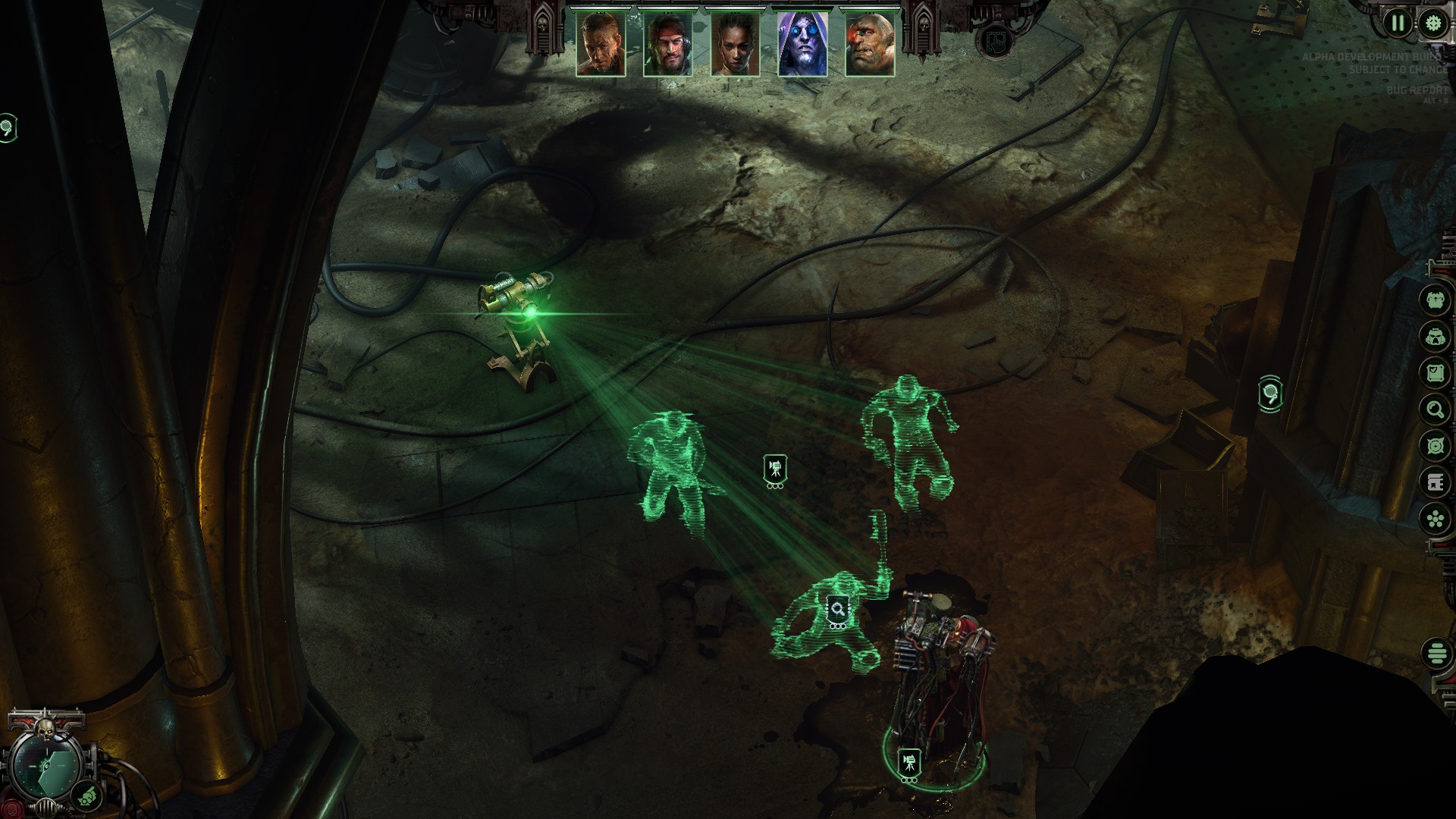This screenshot has width=1456, height=819.
Task: Choose the braided-hair woman portrait
Action: click(736, 44)
